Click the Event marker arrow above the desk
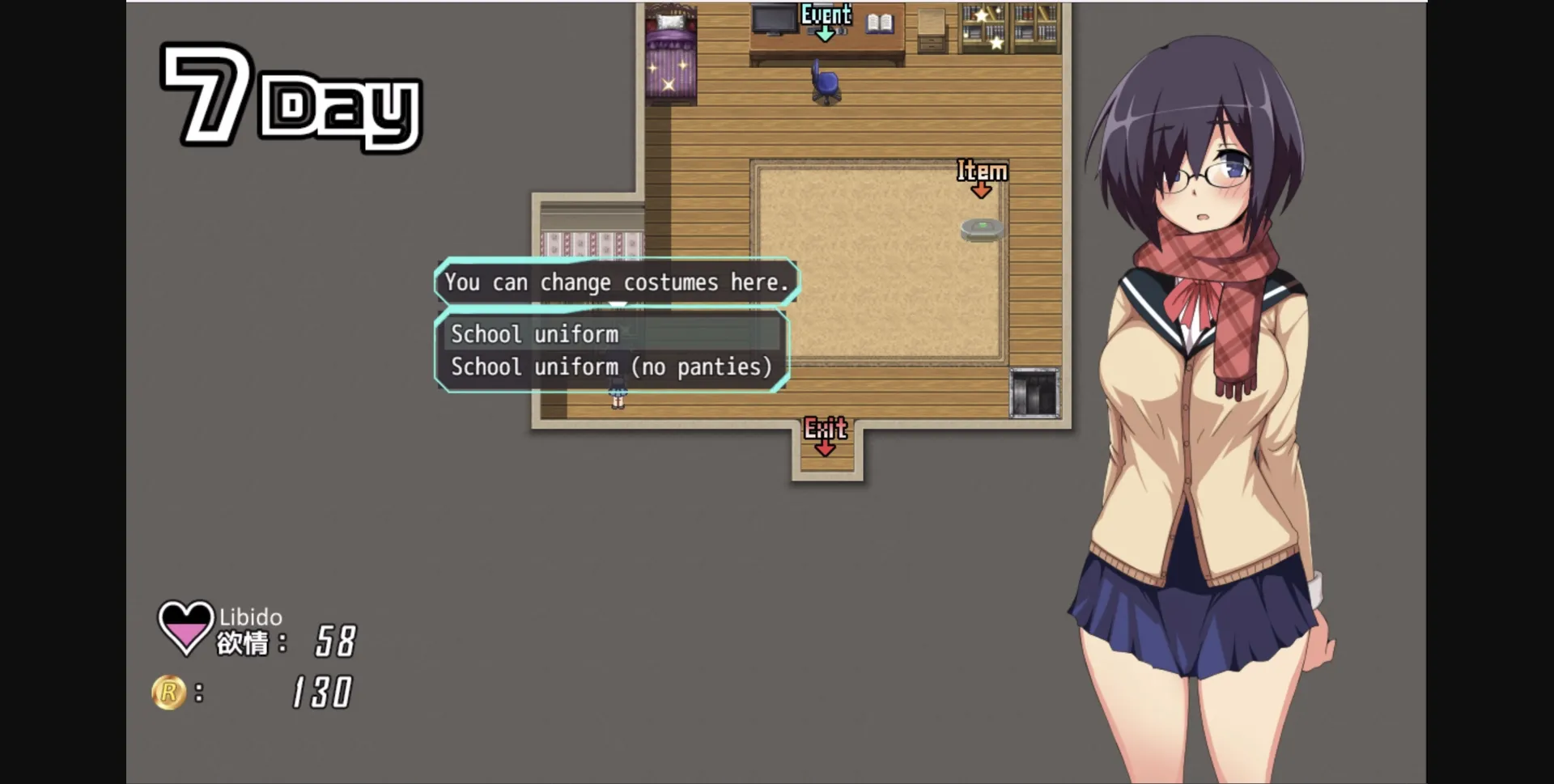Image resolution: width=1554 pixels, height=784 pixels. point(826,32)
